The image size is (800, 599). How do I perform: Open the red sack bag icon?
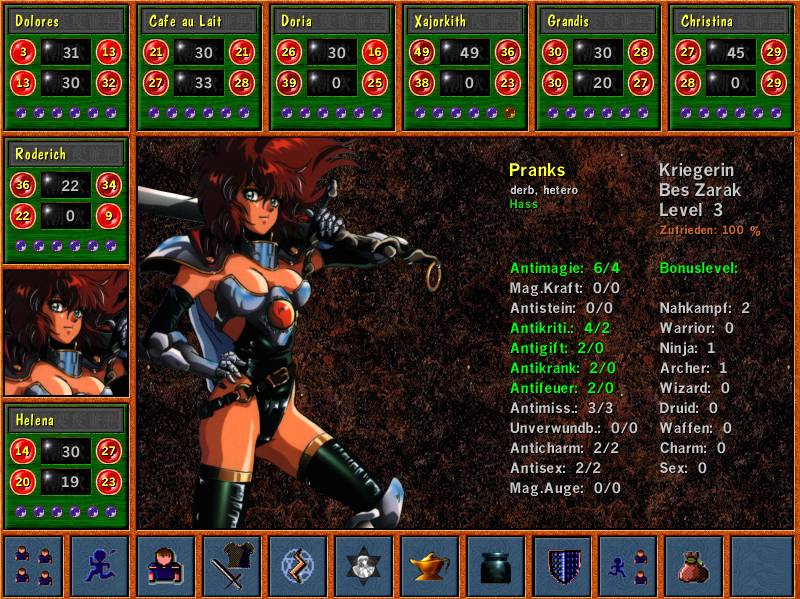tap(694, 566)
